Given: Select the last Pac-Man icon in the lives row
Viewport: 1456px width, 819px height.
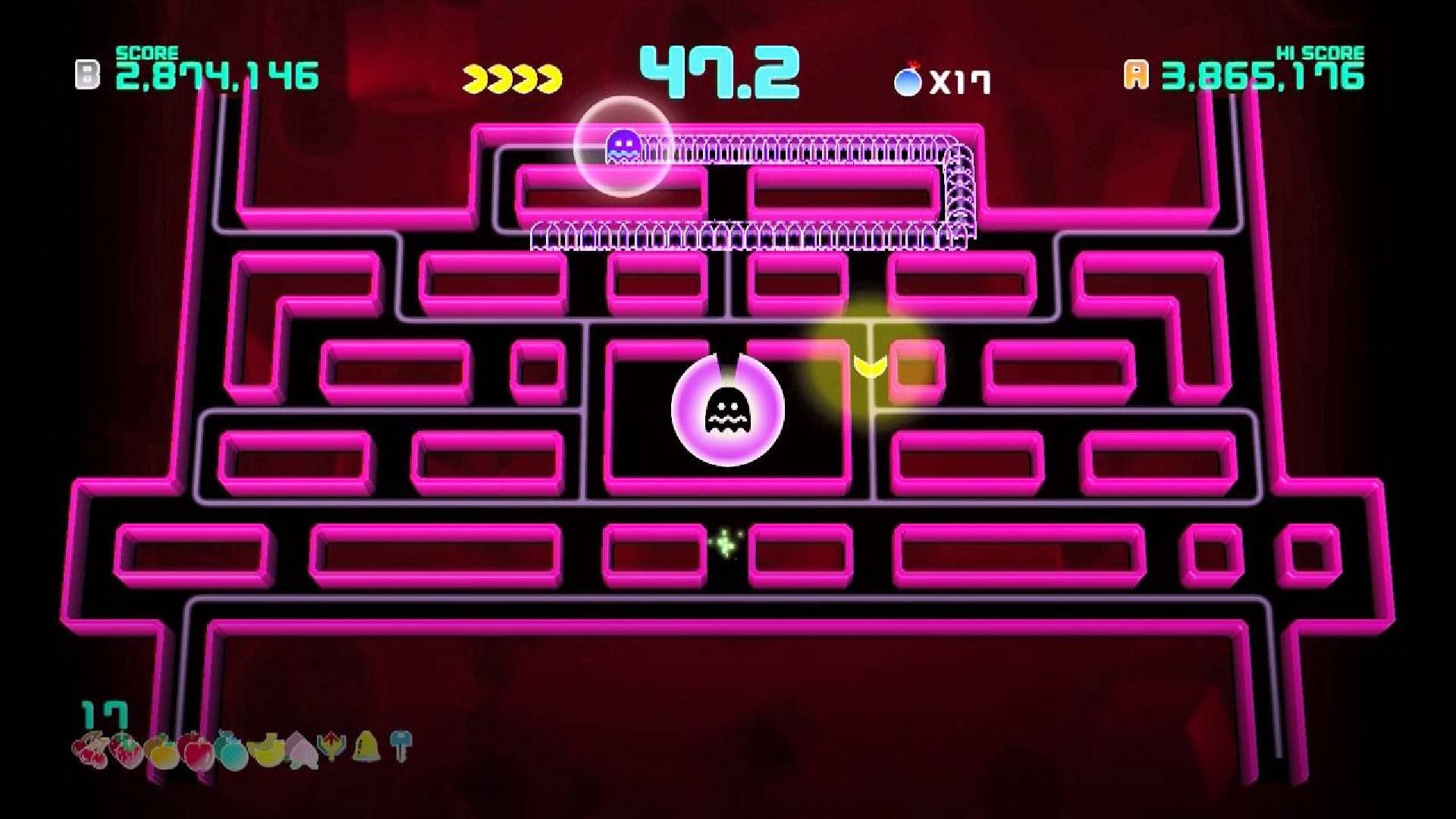Looking at the screenshot, I should (x=548, y=76).
